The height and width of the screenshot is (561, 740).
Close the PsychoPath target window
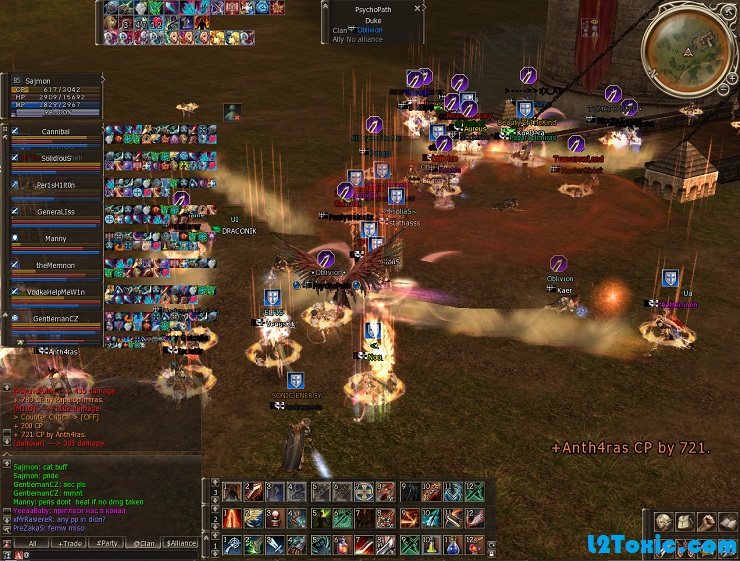point(419,8)
